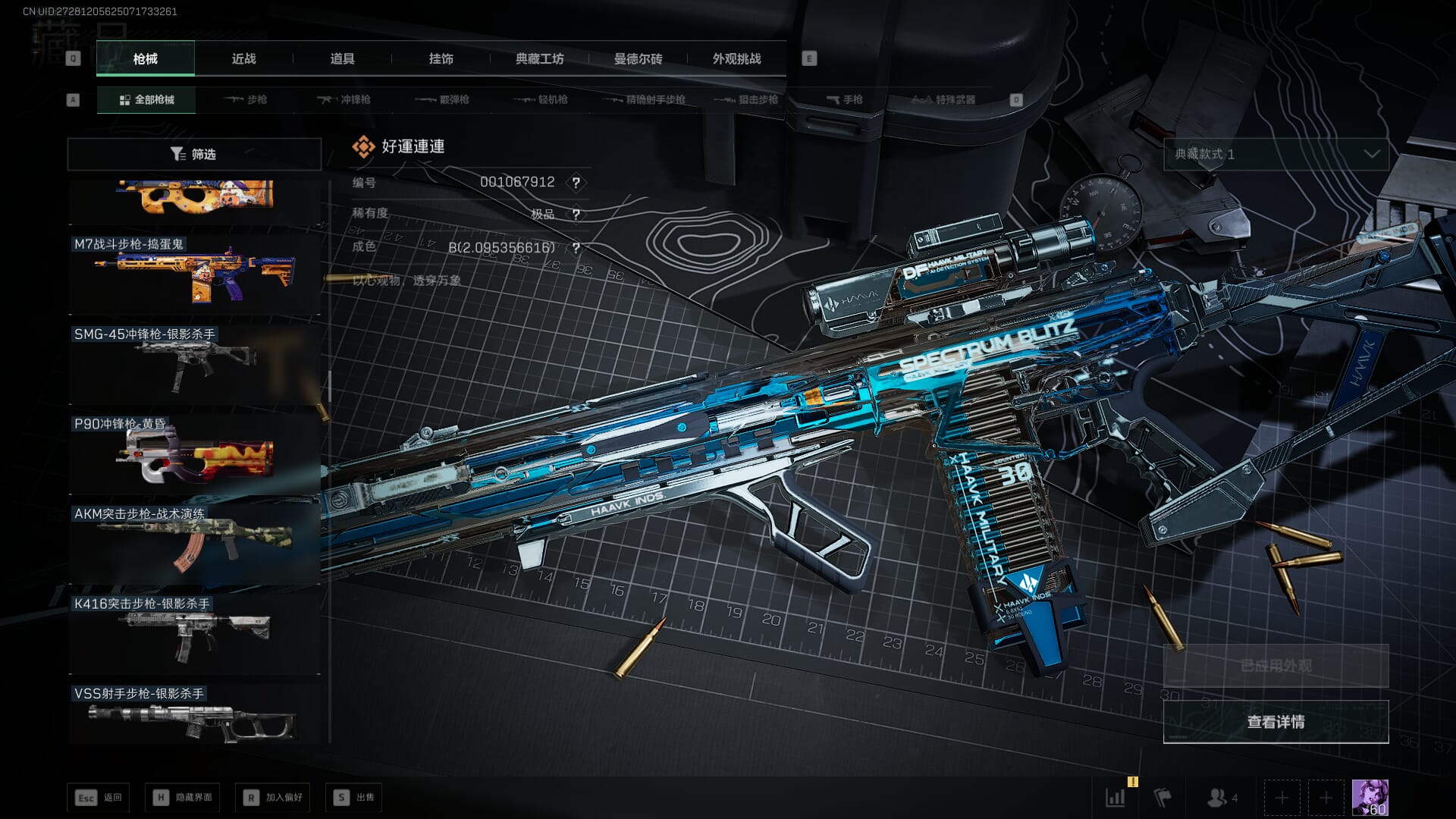Expand the 典藏款式 1 style dropdown
1456x819 pixels.
coord(1276,154)
